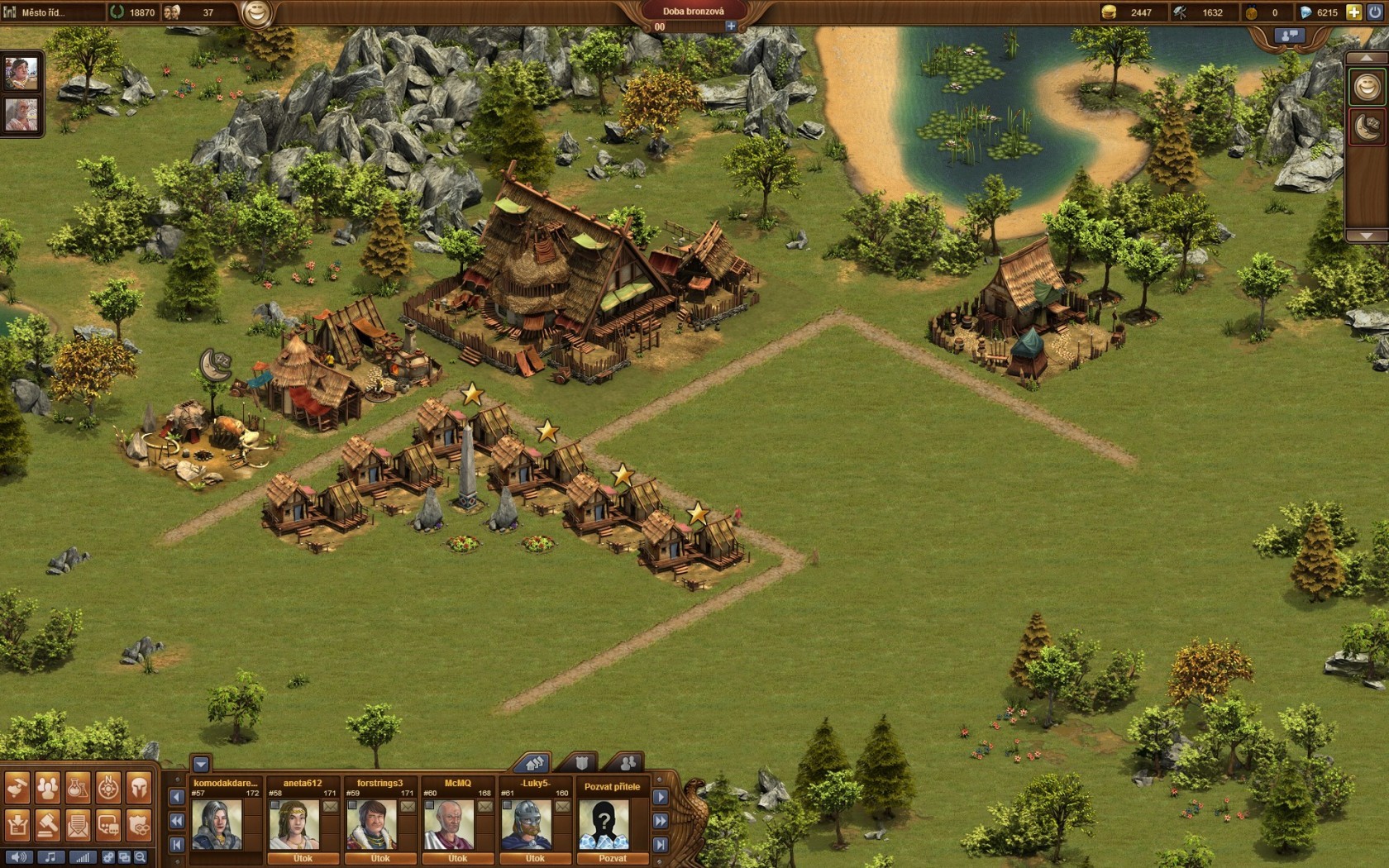Attack player aneta612 with Útok button
The height and width of the screenshot is (868, 1389).
coord(303,858)
